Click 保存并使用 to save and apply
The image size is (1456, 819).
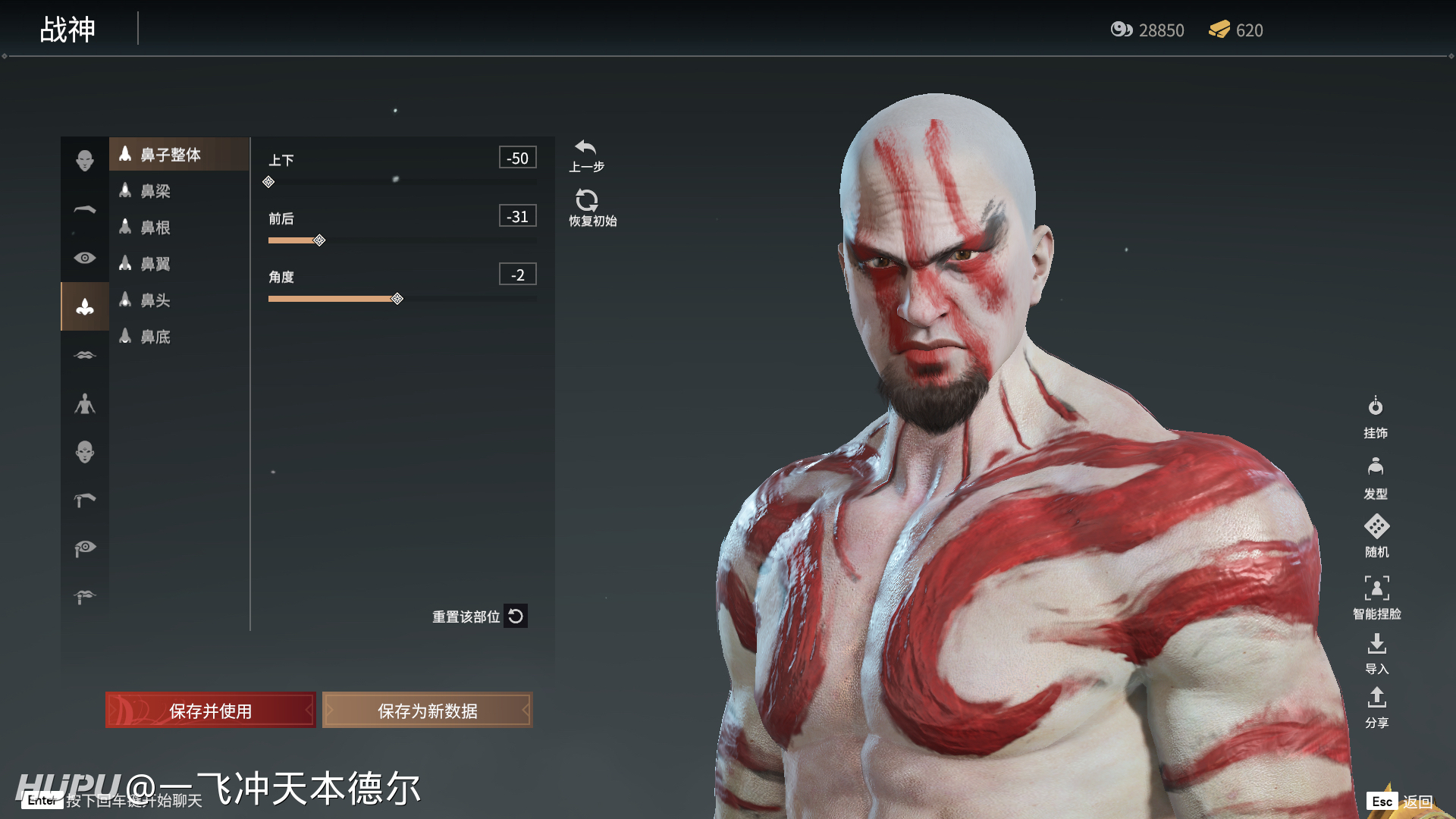(210, 711)
